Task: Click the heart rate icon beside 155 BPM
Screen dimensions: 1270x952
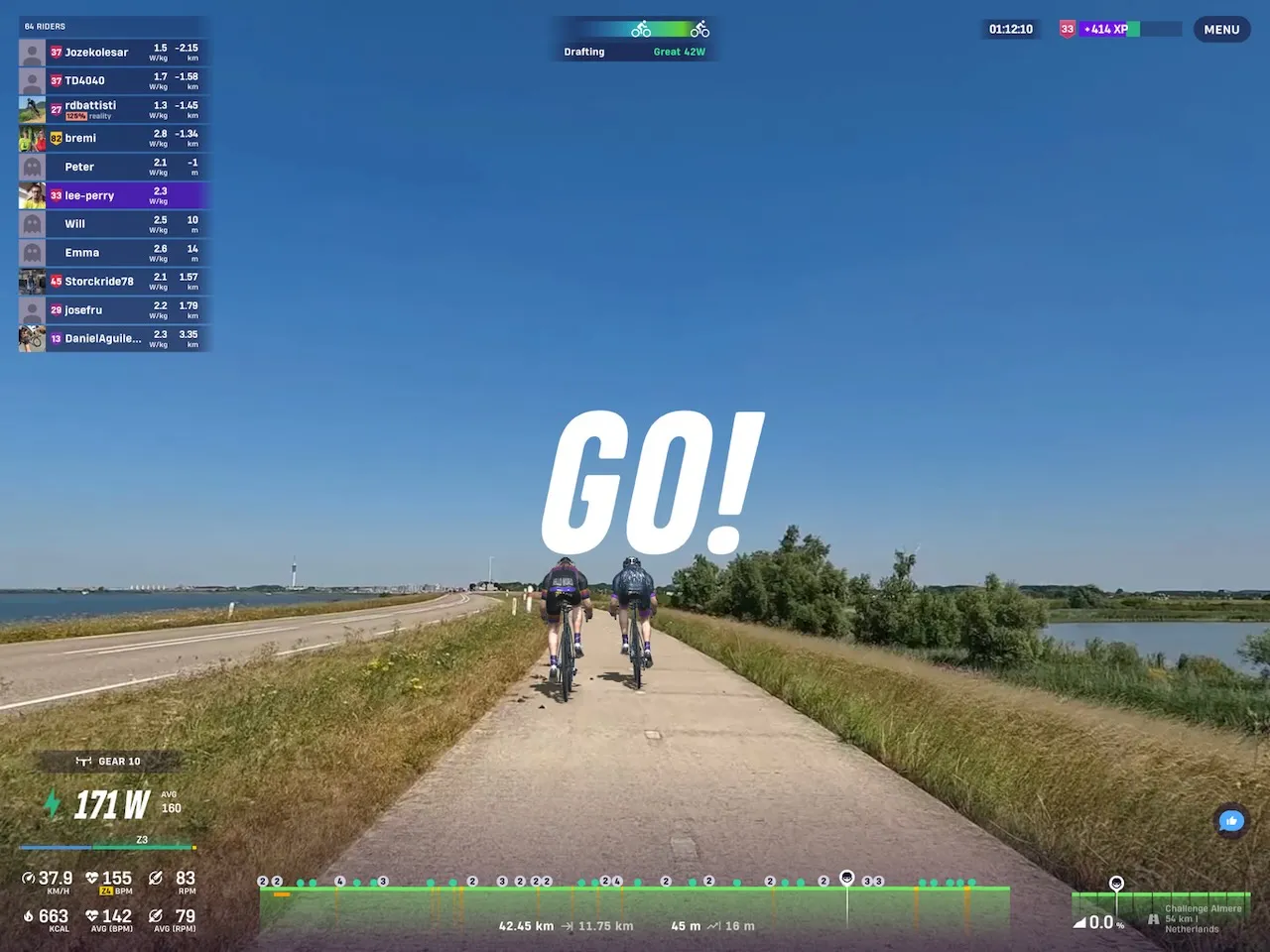Action: (x=90, y=877)
